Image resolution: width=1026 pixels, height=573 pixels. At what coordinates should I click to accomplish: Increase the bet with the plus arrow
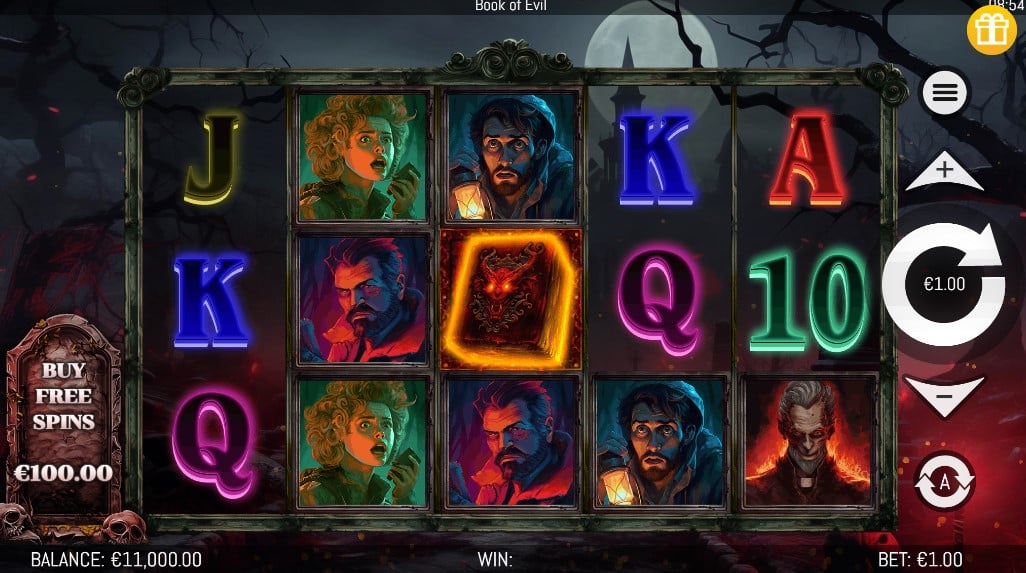[x=944, y=172]
